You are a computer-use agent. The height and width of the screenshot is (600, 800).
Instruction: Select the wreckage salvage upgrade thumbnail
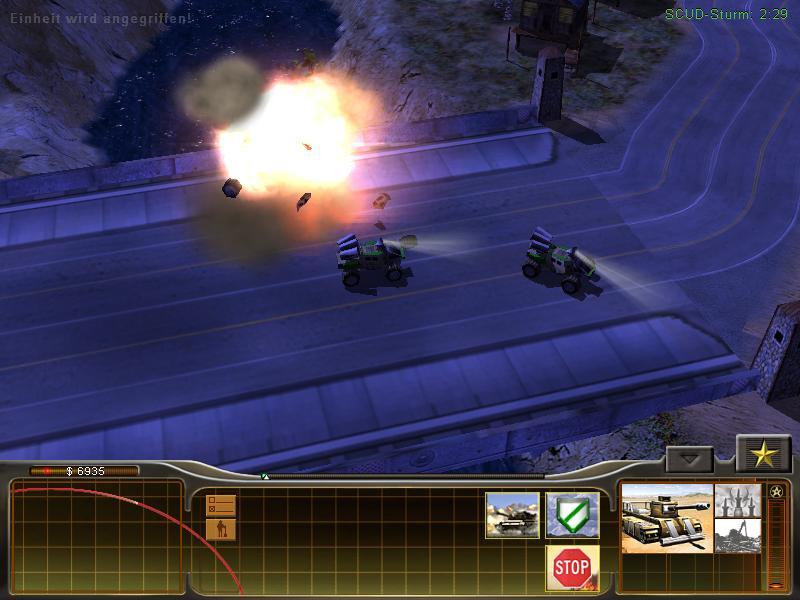tap(738, 535)
